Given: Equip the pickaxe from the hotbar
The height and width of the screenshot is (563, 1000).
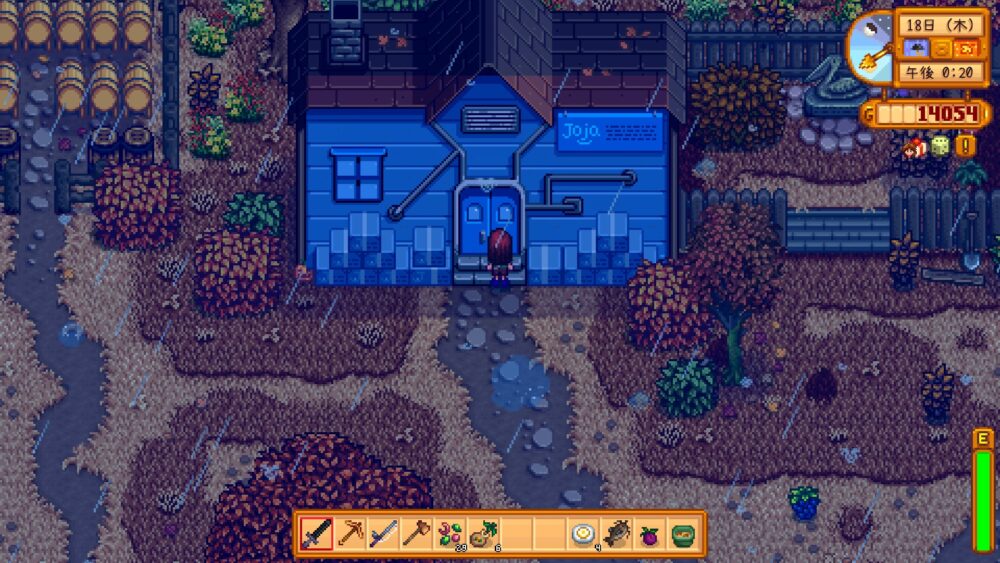Looking at the screenshot, I should 350,534.
